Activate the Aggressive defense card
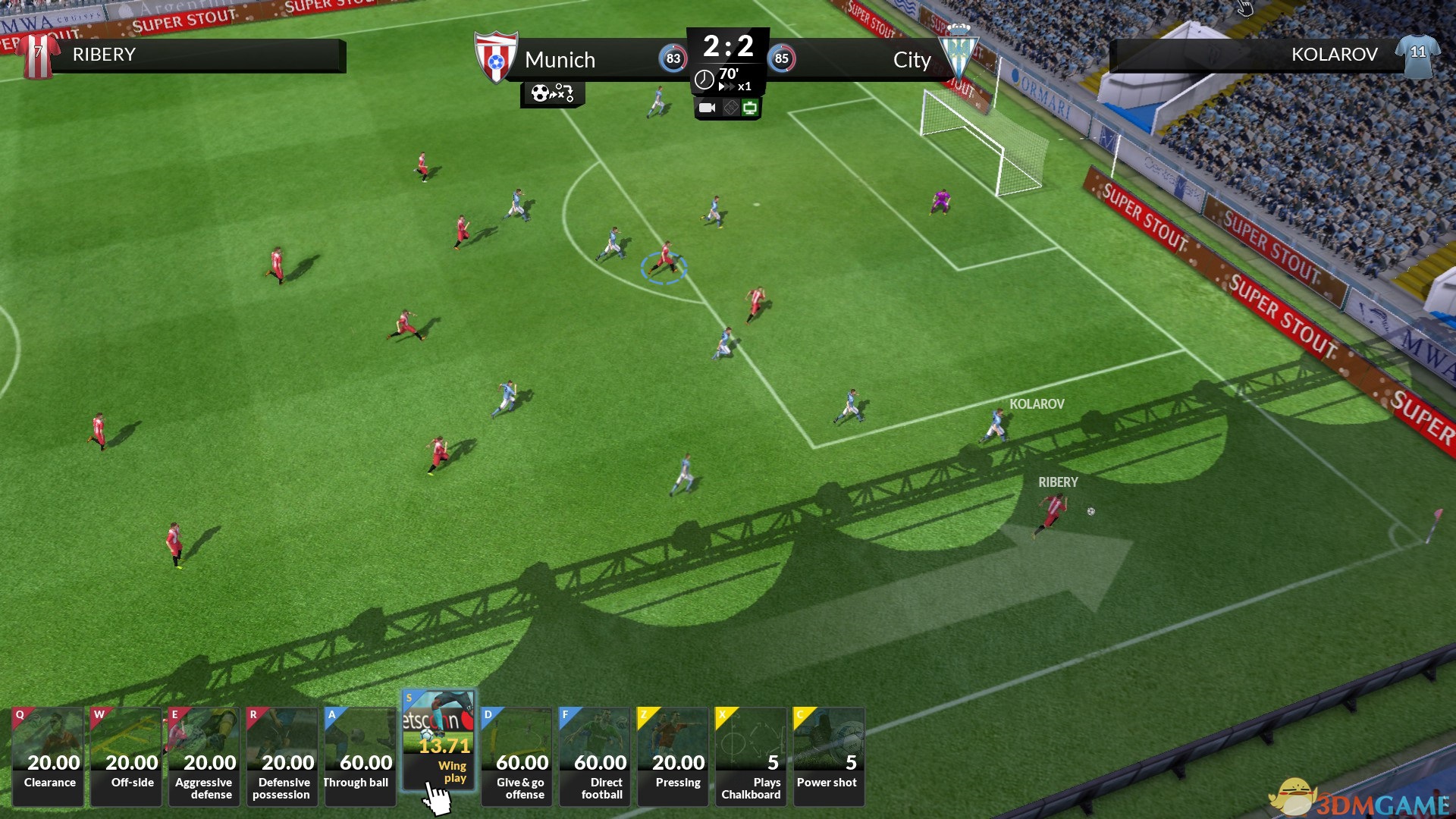The image size is (1456, 819). 204,756
